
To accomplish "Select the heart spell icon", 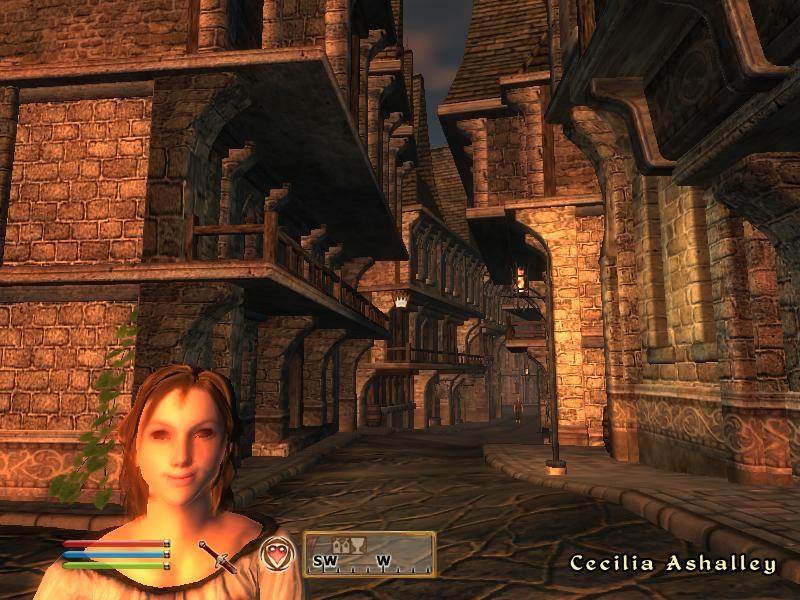I will pos(275,553).
